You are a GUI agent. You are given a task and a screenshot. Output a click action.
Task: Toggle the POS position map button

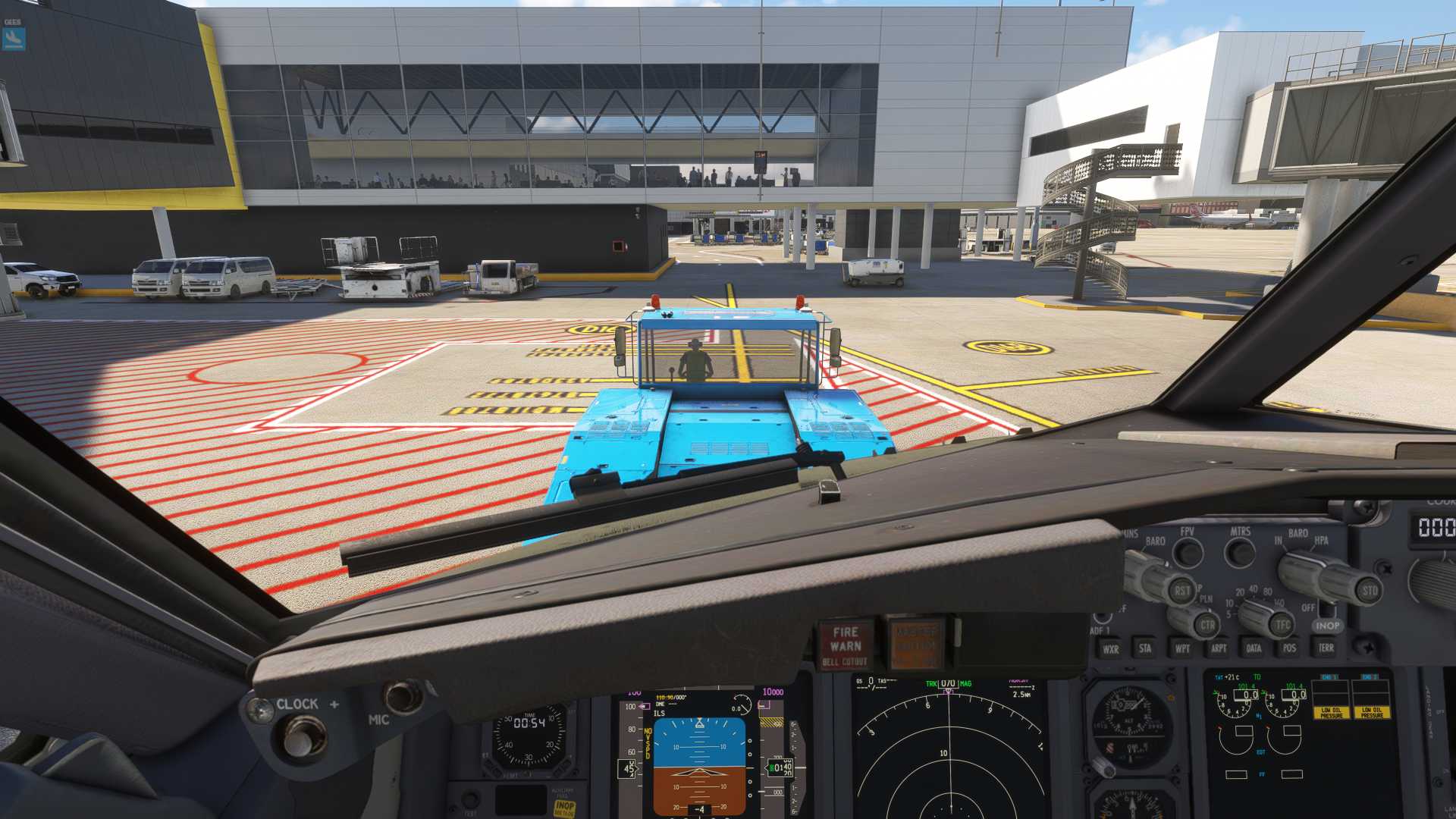[1289, 648]
